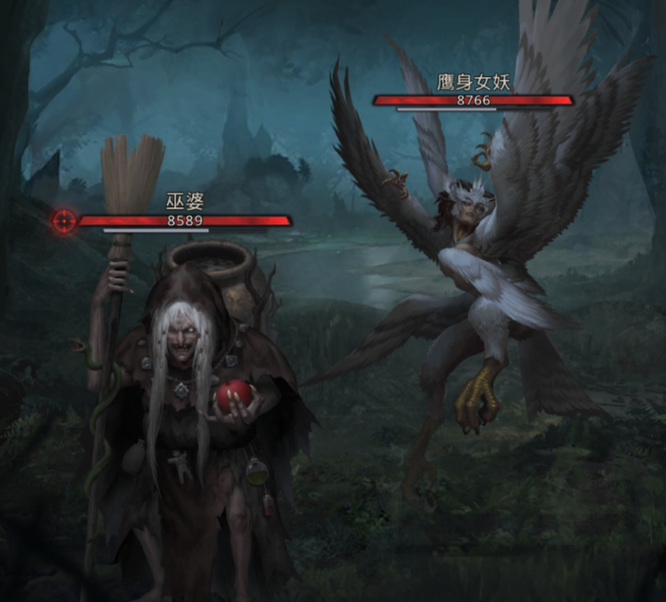Image resolution: width=666 pixels, height=602 pixels.
Task: Select the 鹰身女妖 harpy as target
Action: (x=470, y=280)
